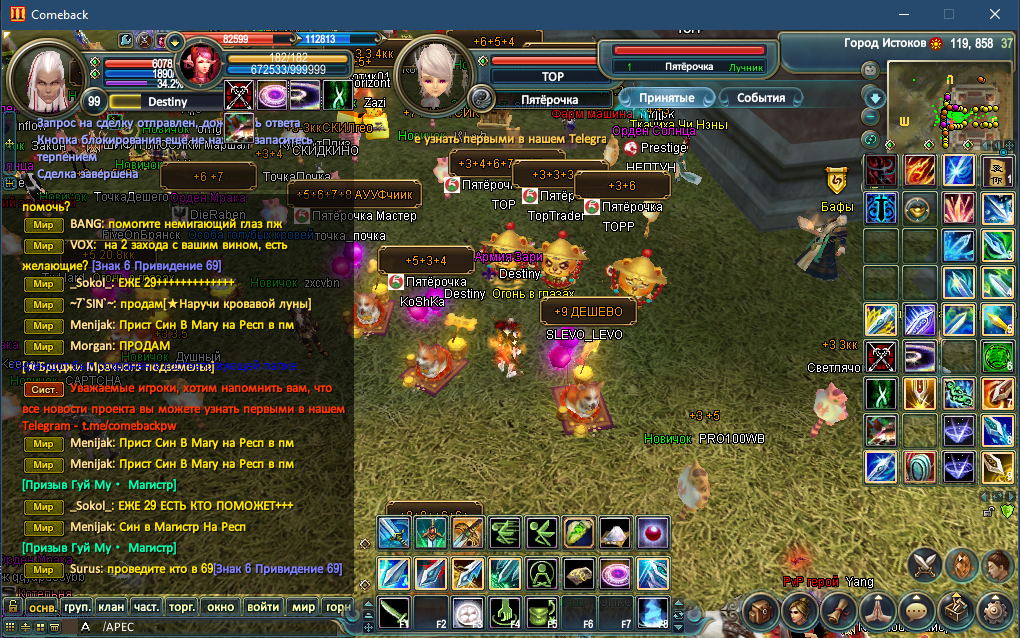
Task: Switch chat to the "торг." channel
Action: 182,607
